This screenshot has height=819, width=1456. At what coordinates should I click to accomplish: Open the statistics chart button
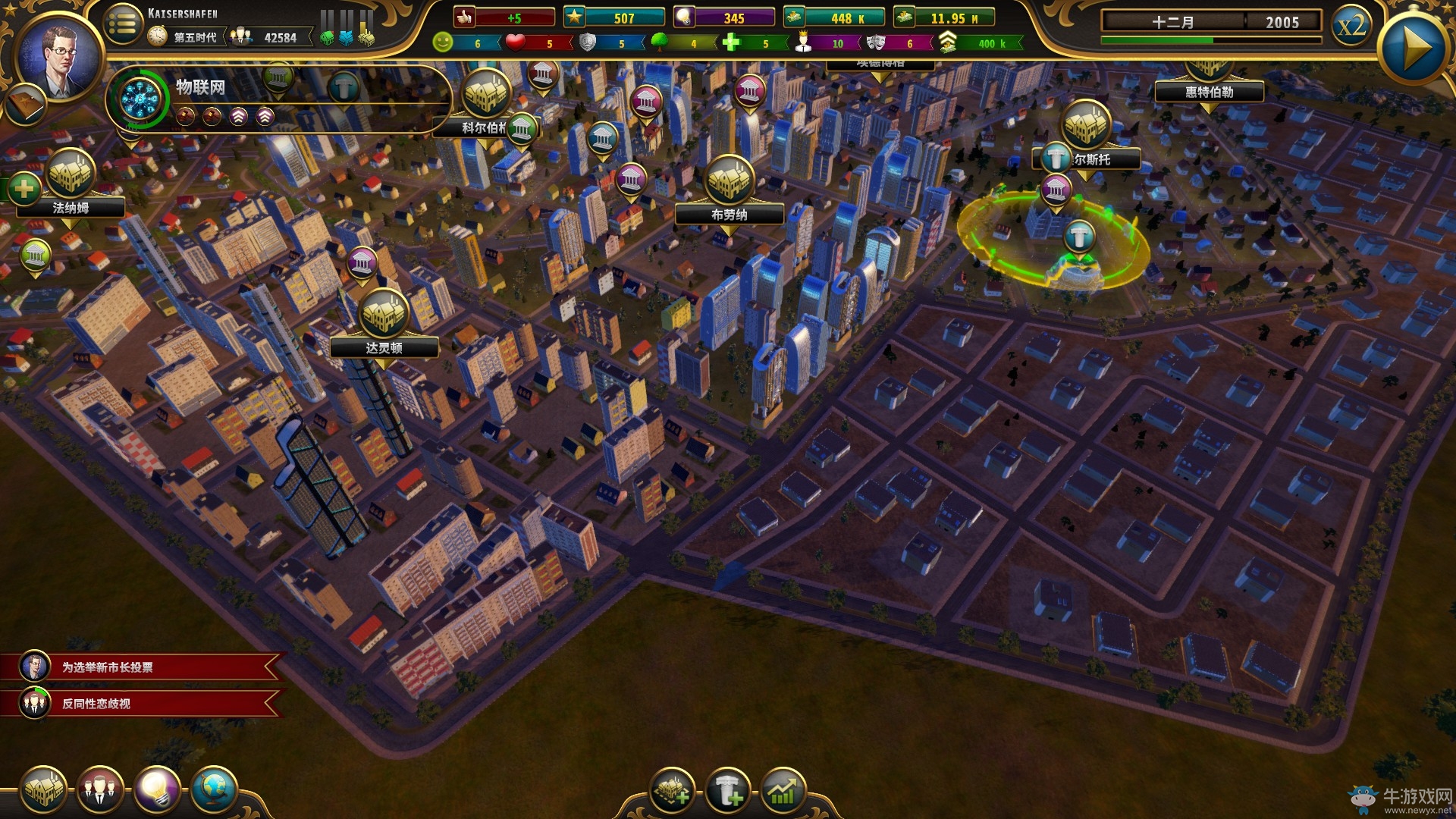783,792
